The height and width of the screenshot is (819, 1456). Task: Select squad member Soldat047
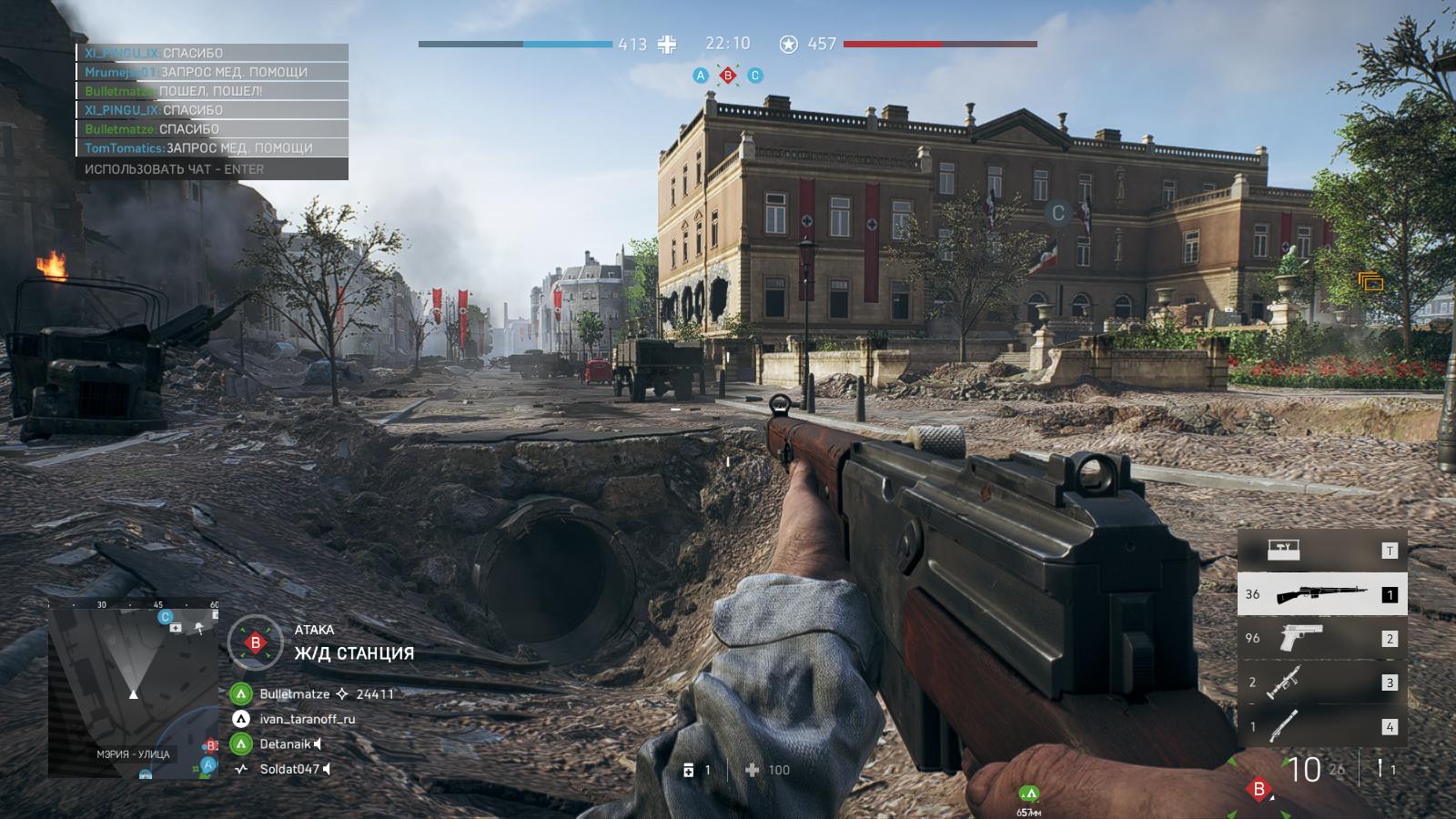coord(289,770)
